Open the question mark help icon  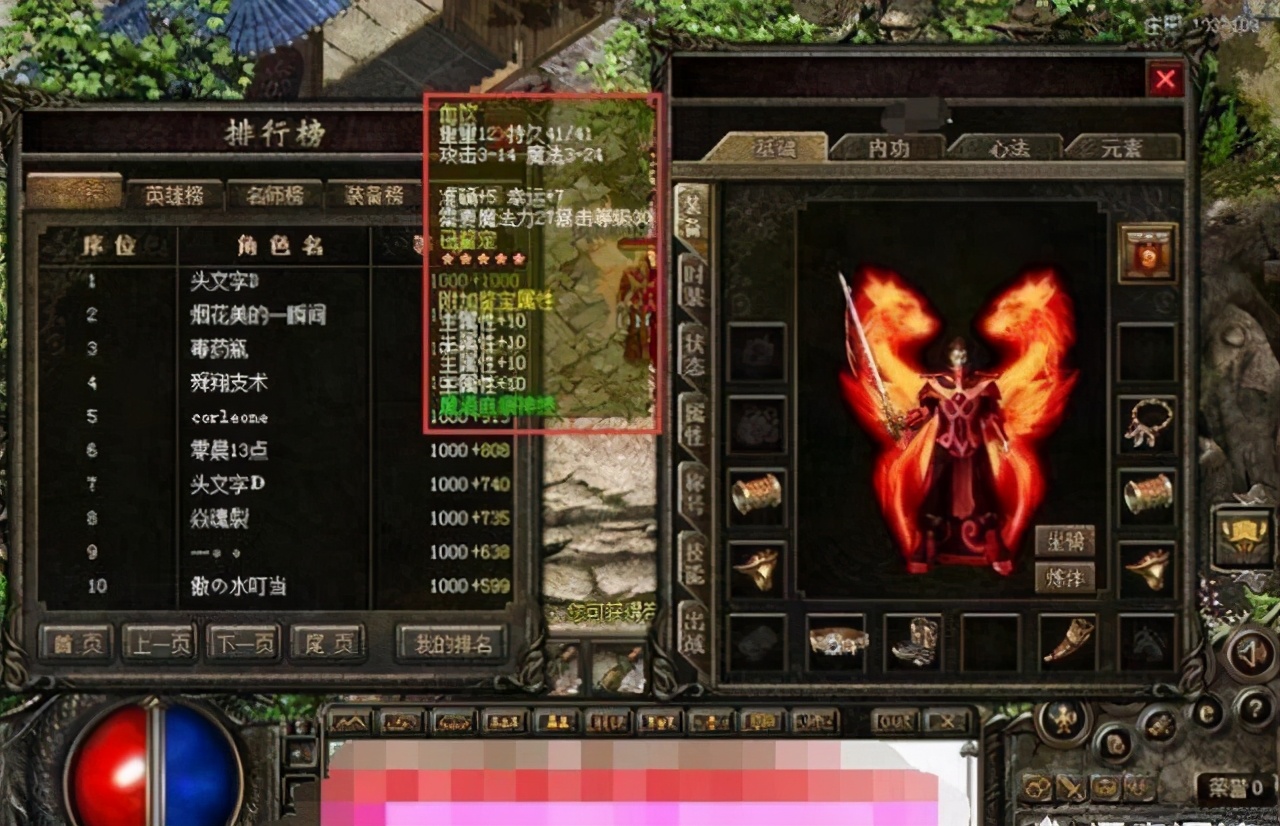point(1256,709)
